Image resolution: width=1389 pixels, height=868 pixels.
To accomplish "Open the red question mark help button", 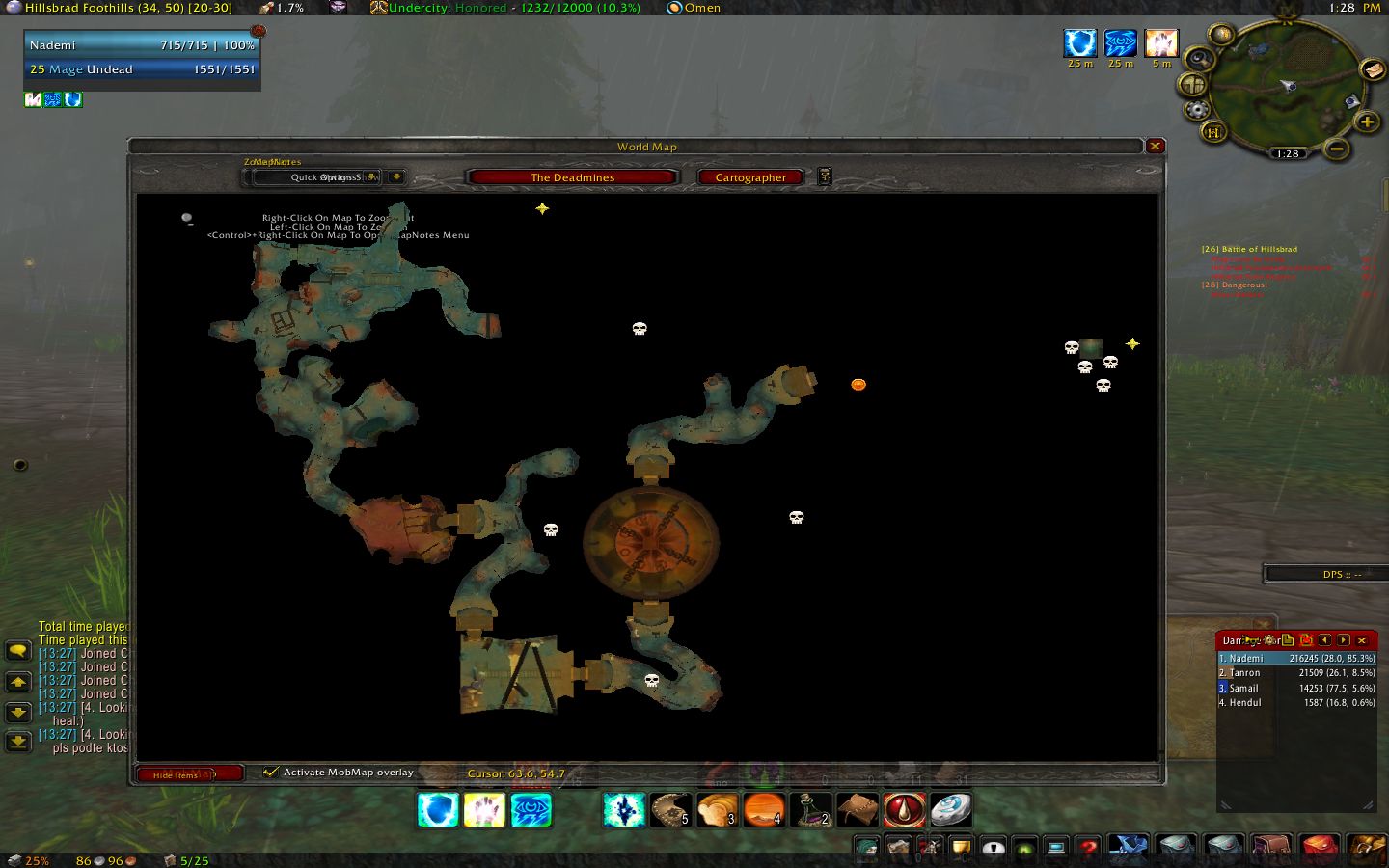I will pyautogui.click(x=1088, y=848).
